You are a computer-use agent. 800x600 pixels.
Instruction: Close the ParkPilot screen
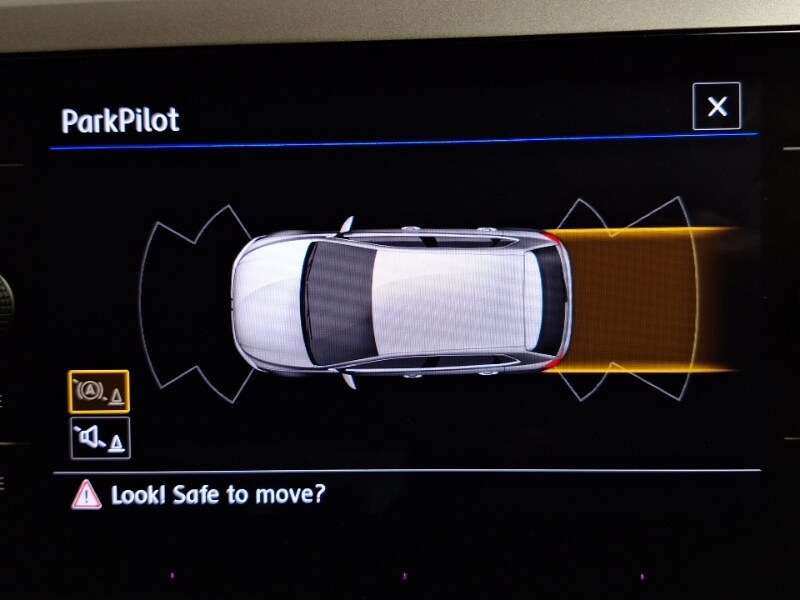pos(716,107)
